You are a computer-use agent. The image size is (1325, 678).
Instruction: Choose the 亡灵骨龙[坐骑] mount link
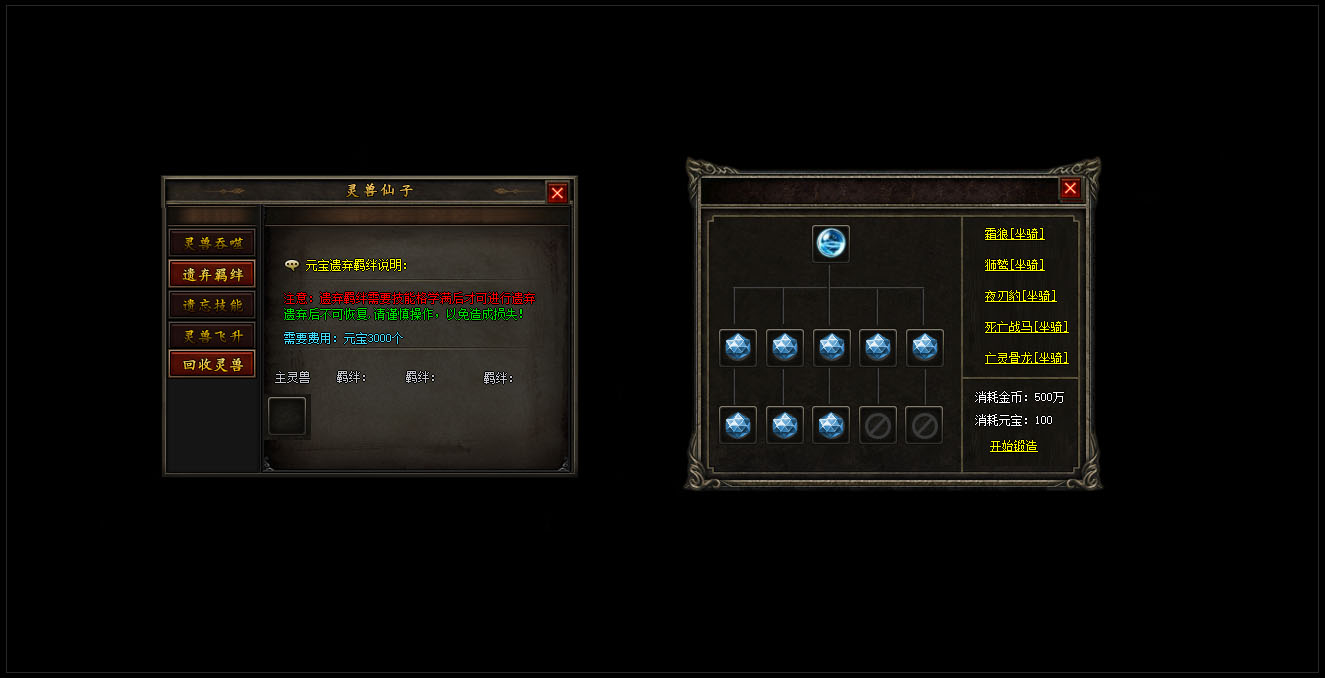click(x=1026, y=358)
